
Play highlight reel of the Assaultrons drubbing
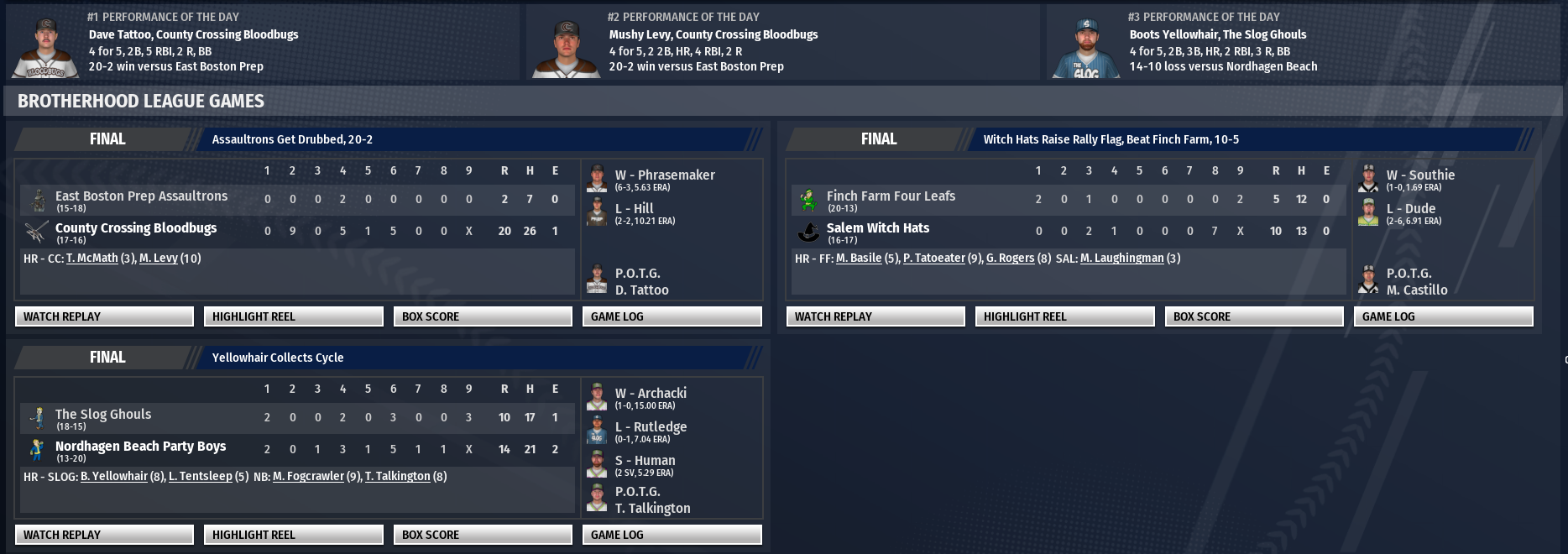coord(293,316)
